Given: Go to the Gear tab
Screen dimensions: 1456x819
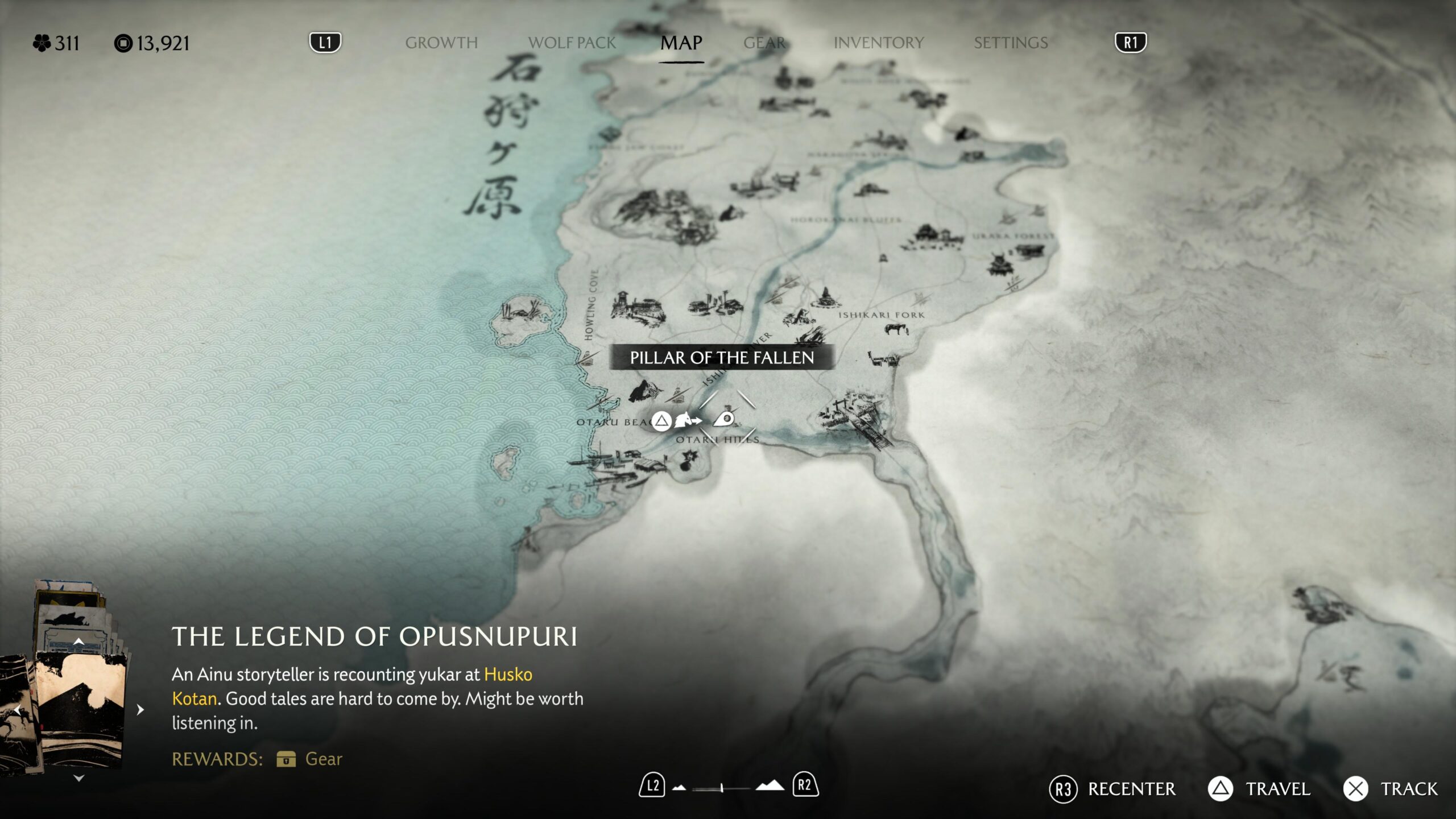Looking at the screenshot, I should [x=764, y=43].
